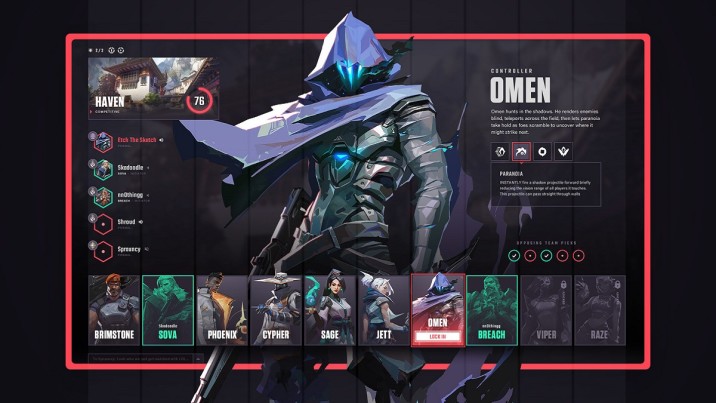Pick the Phoenix agent card

221,310
